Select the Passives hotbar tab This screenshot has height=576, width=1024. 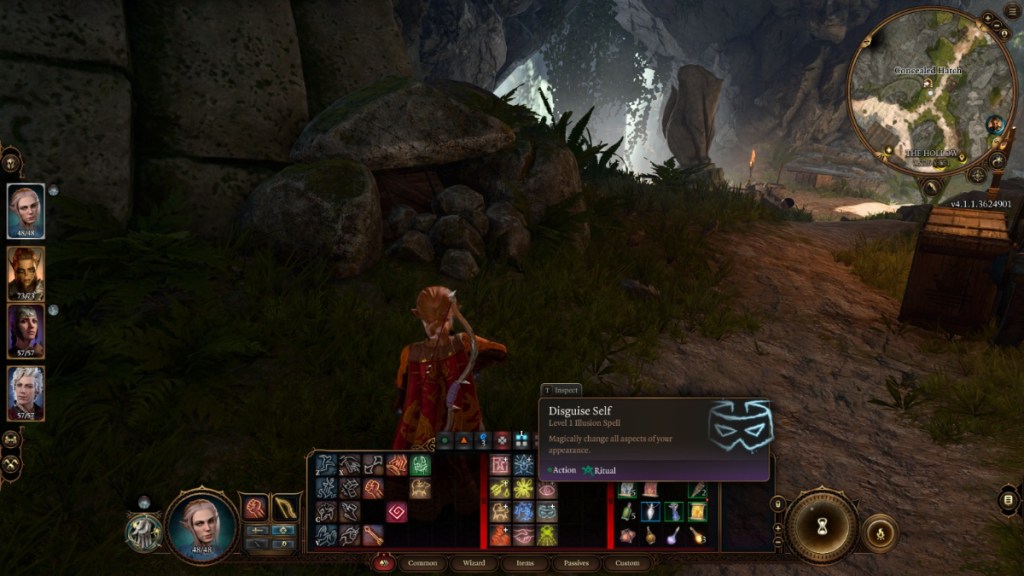[575, 563]
